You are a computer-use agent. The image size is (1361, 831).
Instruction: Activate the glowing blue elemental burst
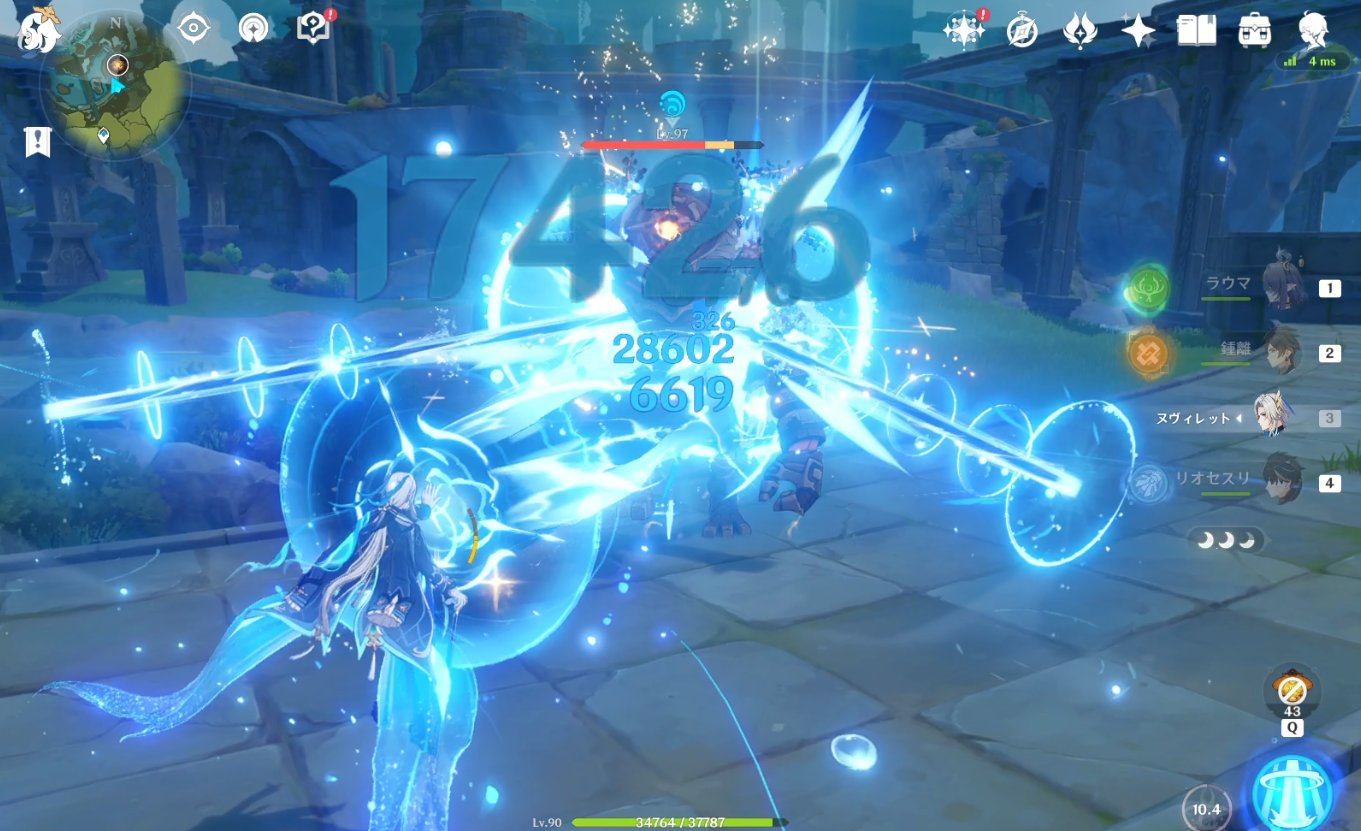(x=1294, y=788)
